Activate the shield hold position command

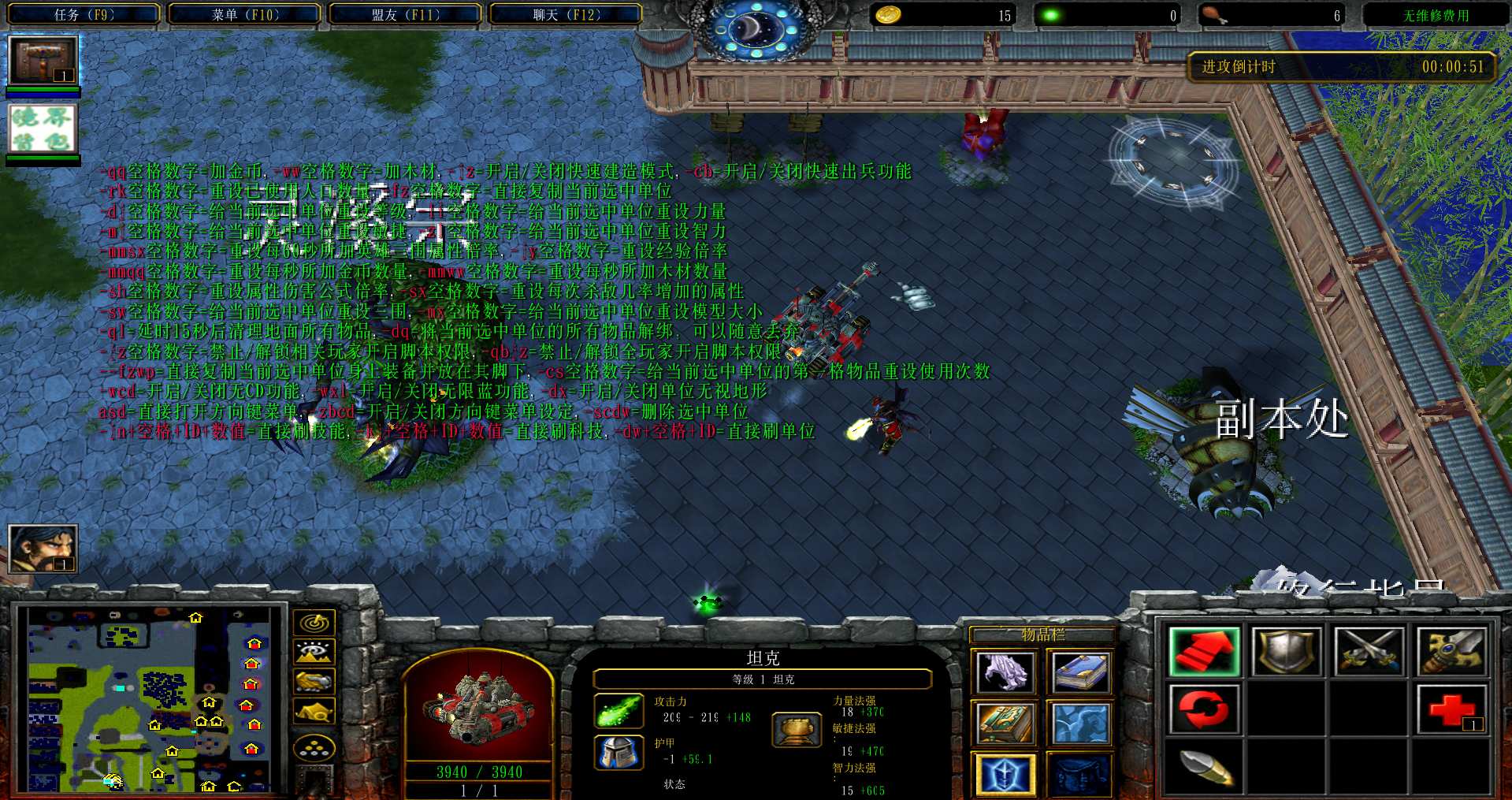[1287, 652]
